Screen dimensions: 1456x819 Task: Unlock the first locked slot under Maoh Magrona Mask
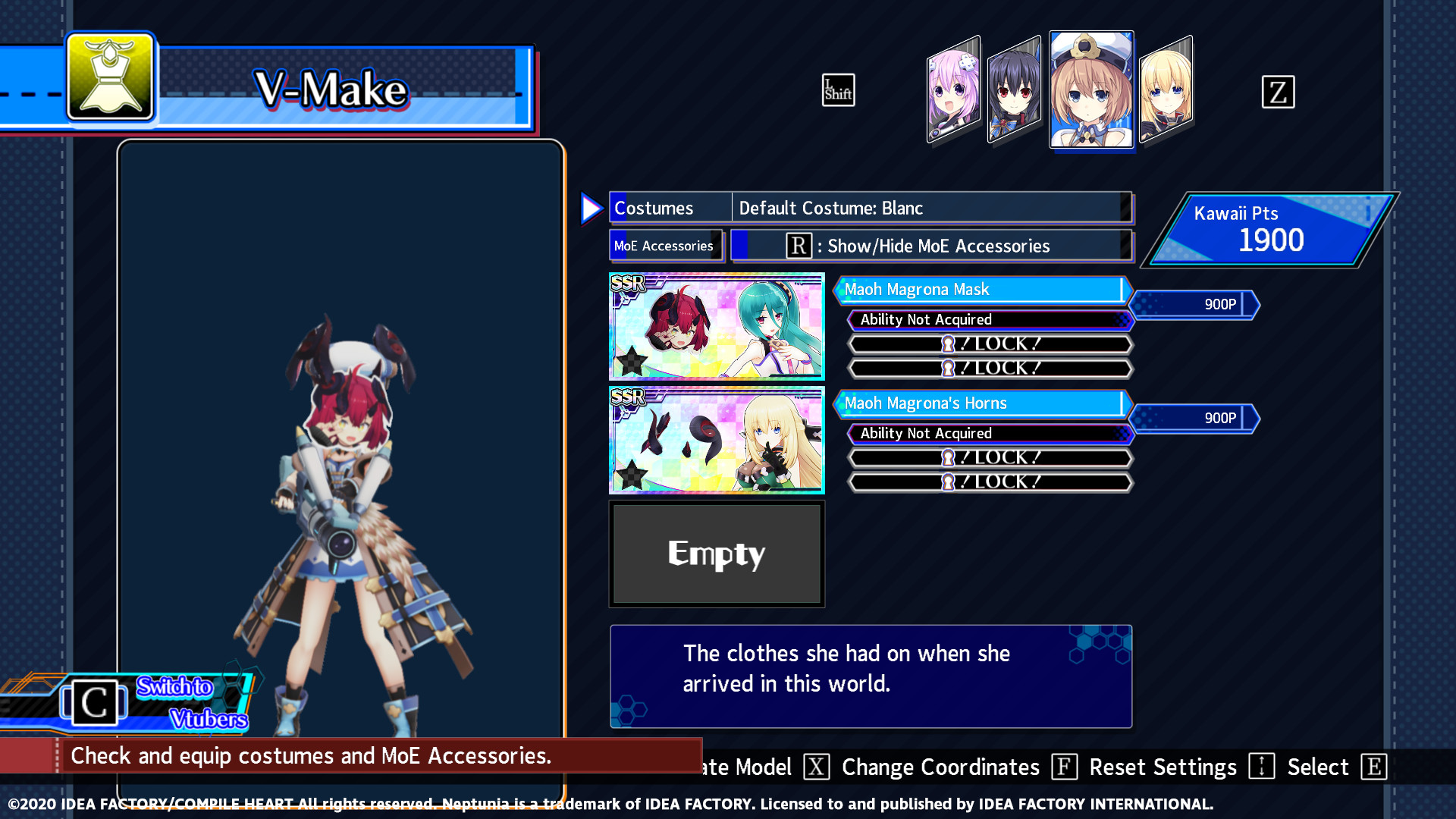tap(988, 344)
